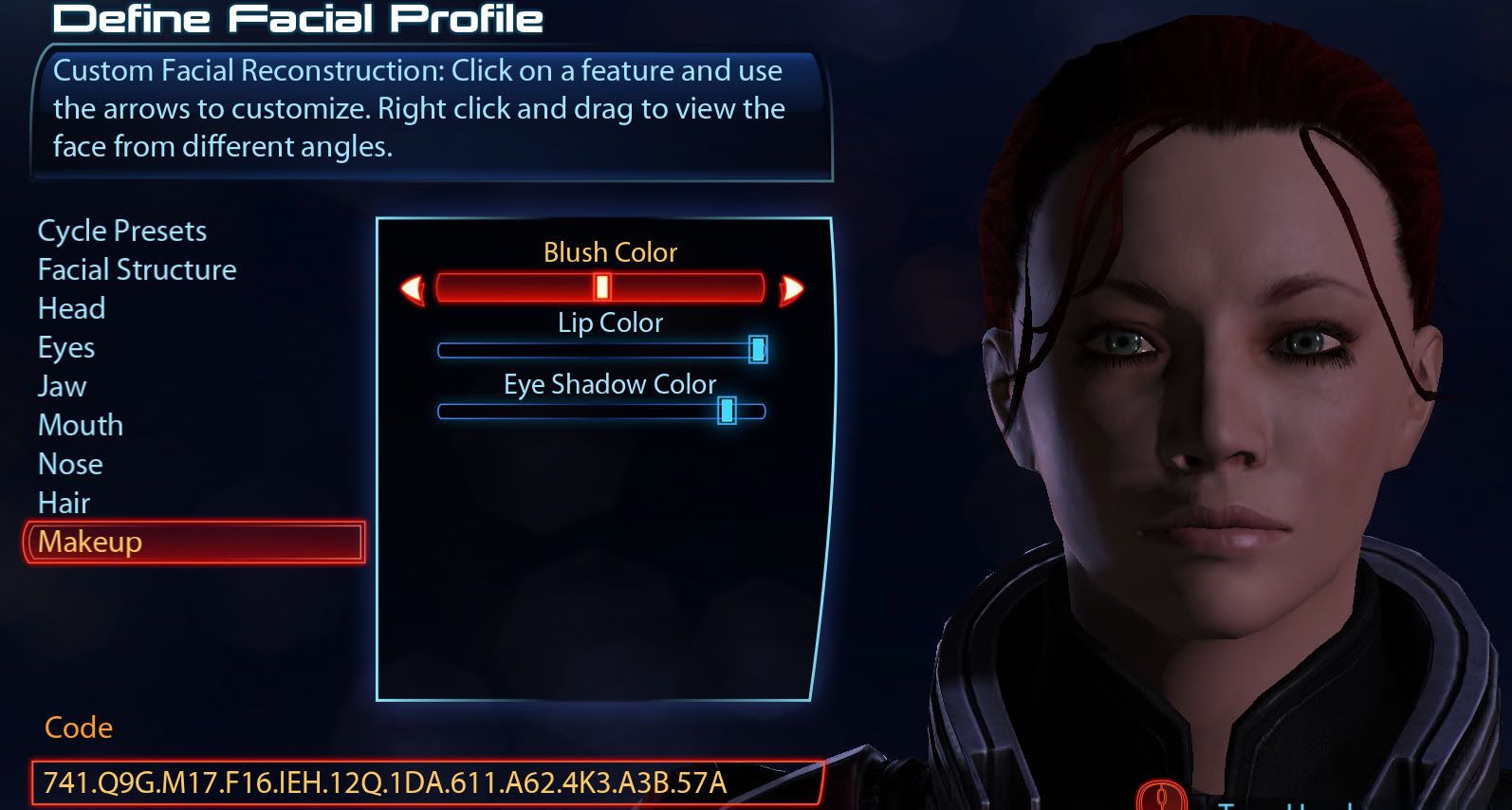This screenshot has width=1512, height=810.
Task: Click the left arrow for Blush Color
Action: (x=413, y=288)
